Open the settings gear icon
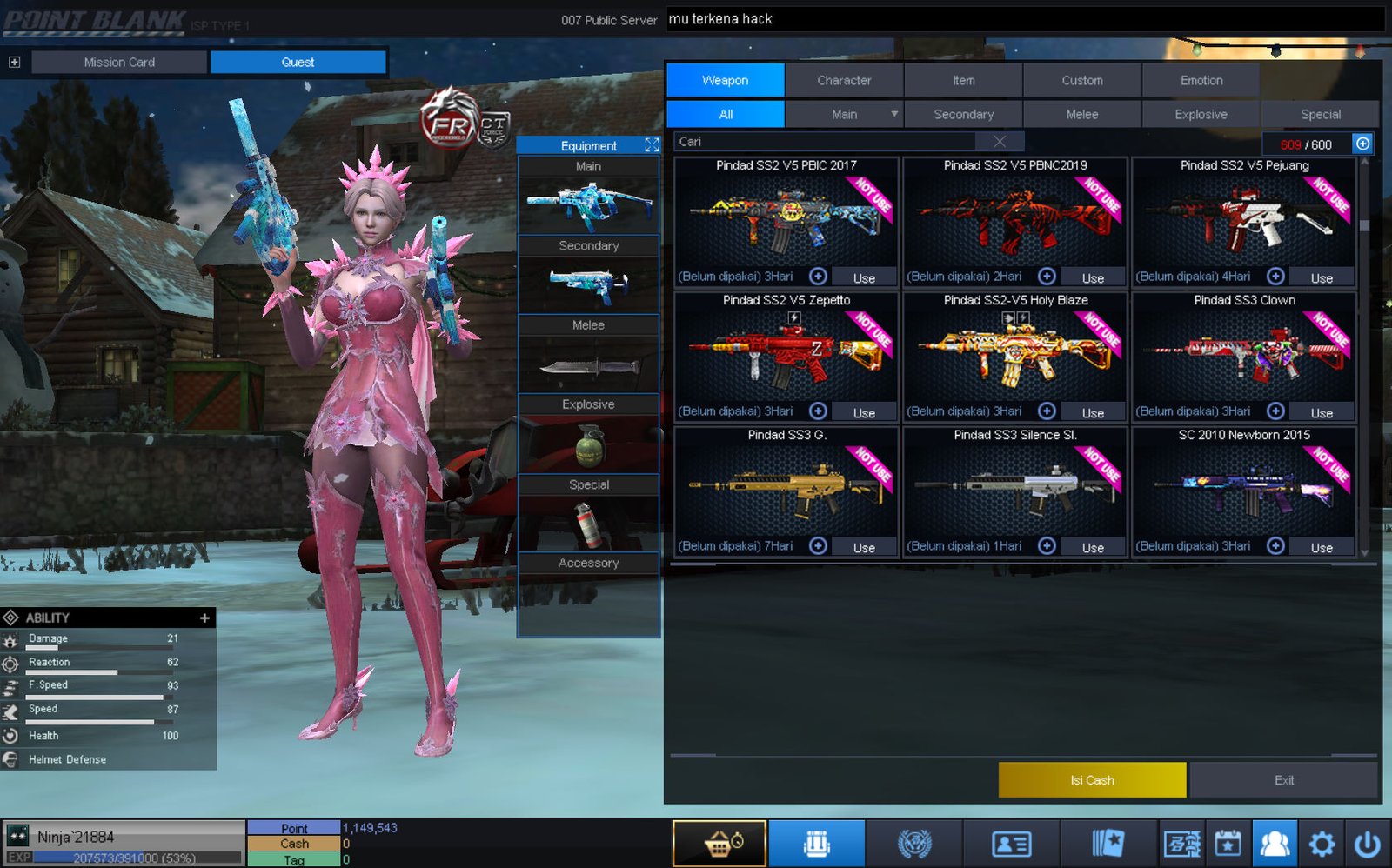 pos(1322,843)
